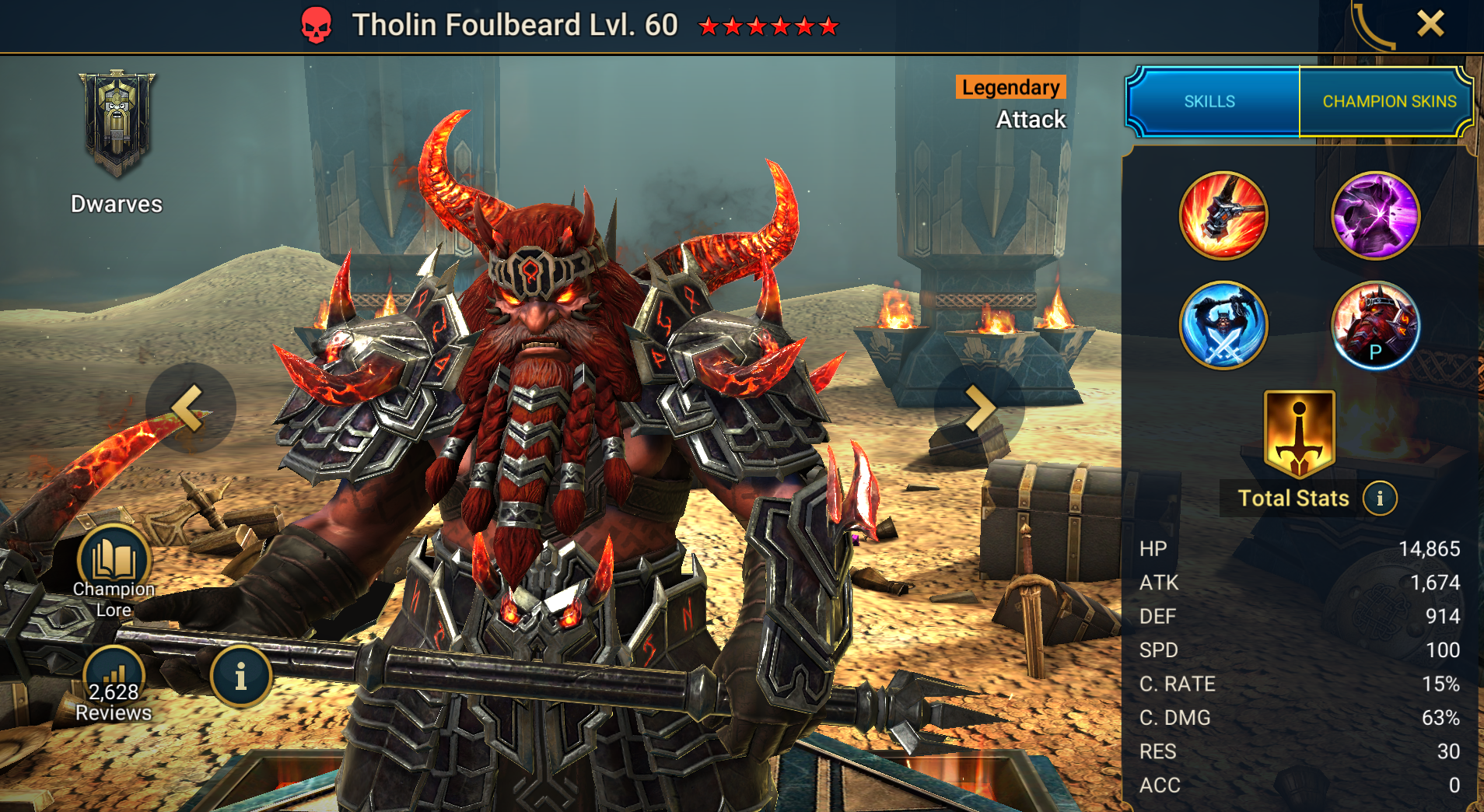Open the Champion Skins tab

pyautogui.click(x=1389, y=102)
